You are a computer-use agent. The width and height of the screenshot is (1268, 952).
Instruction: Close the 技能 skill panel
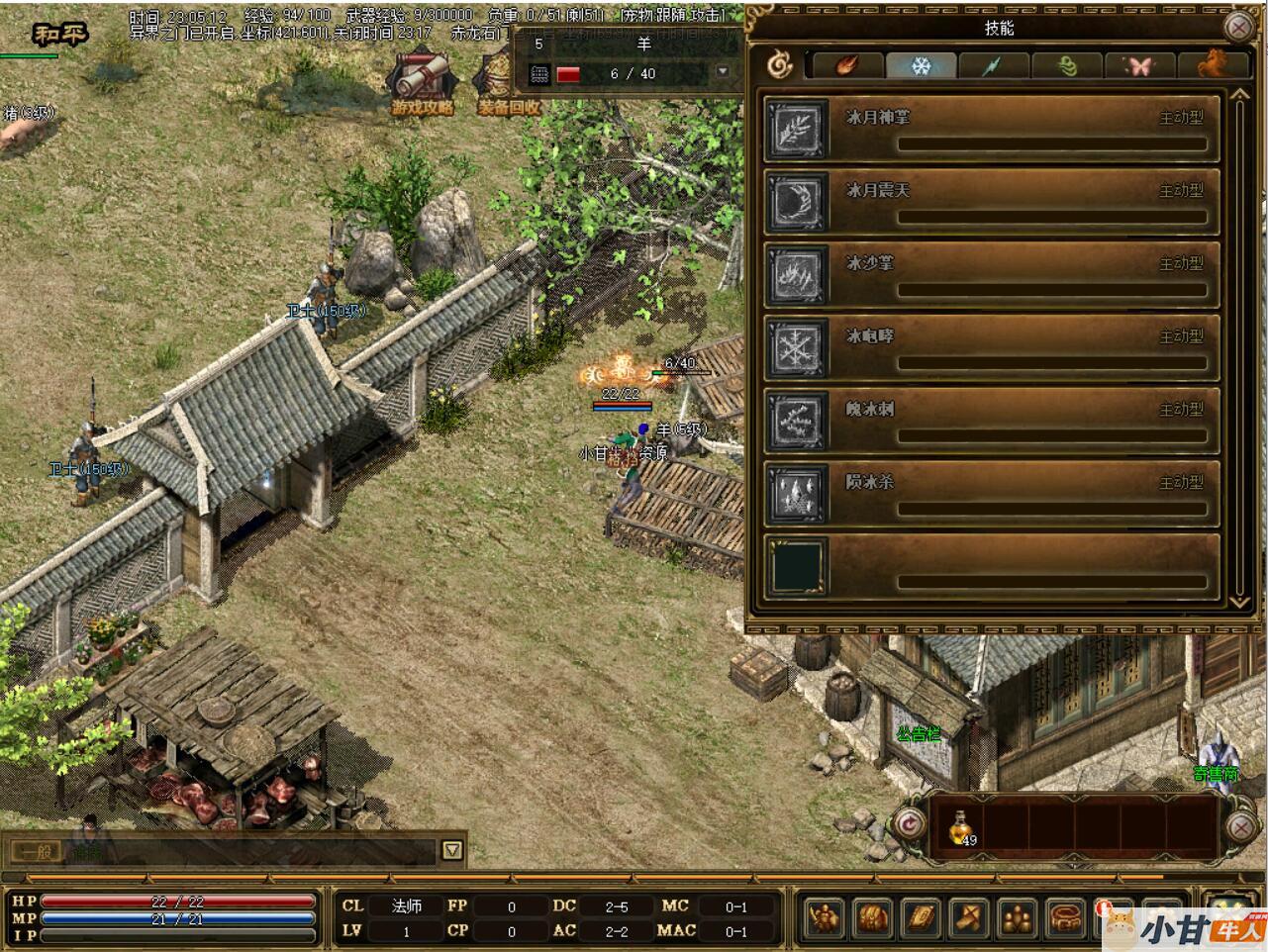click(1238, 28)
